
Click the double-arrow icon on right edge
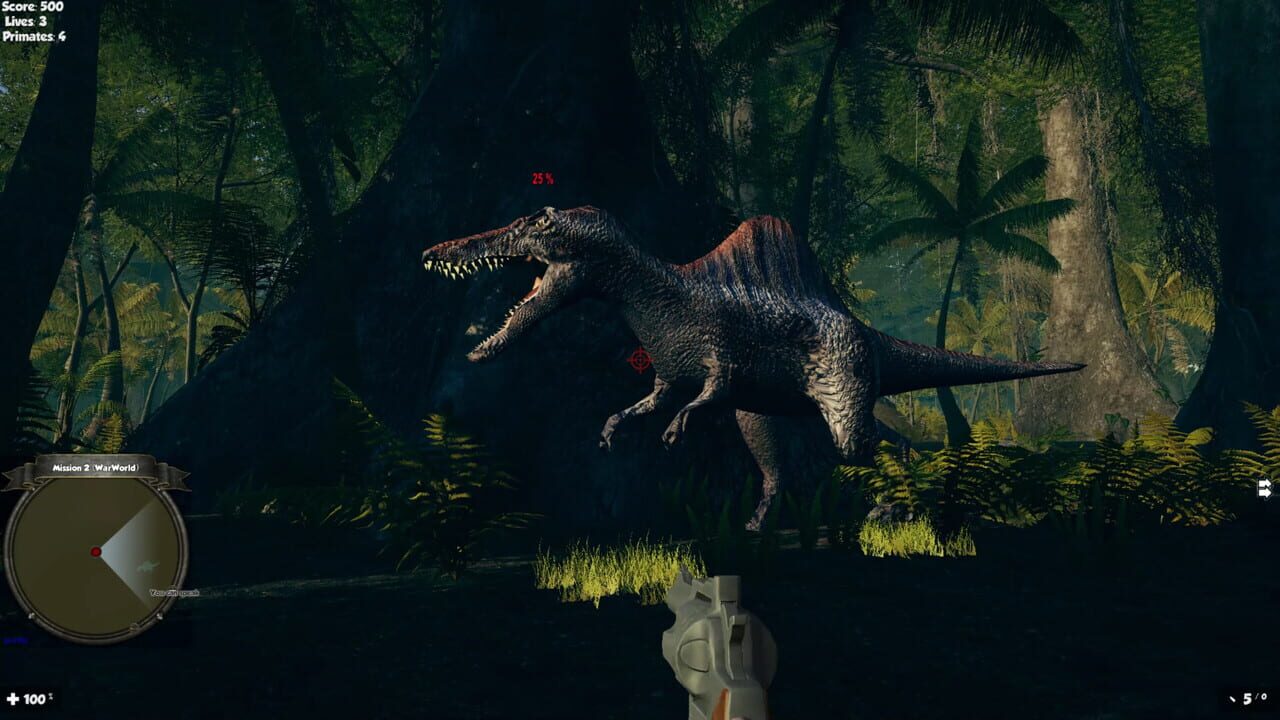[x=1262, y=489]
